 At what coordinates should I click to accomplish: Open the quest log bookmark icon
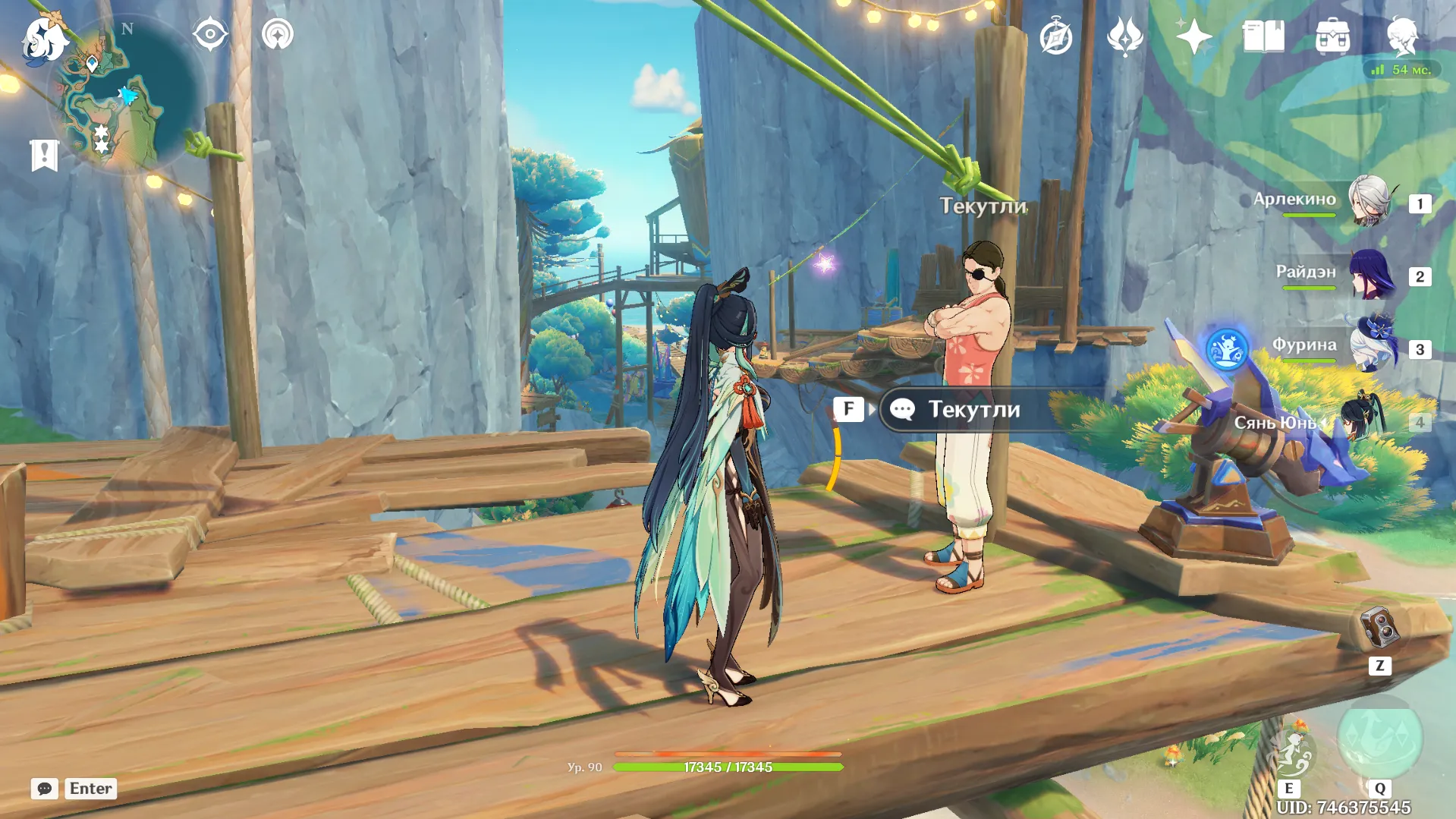click(x=45, y=156)
